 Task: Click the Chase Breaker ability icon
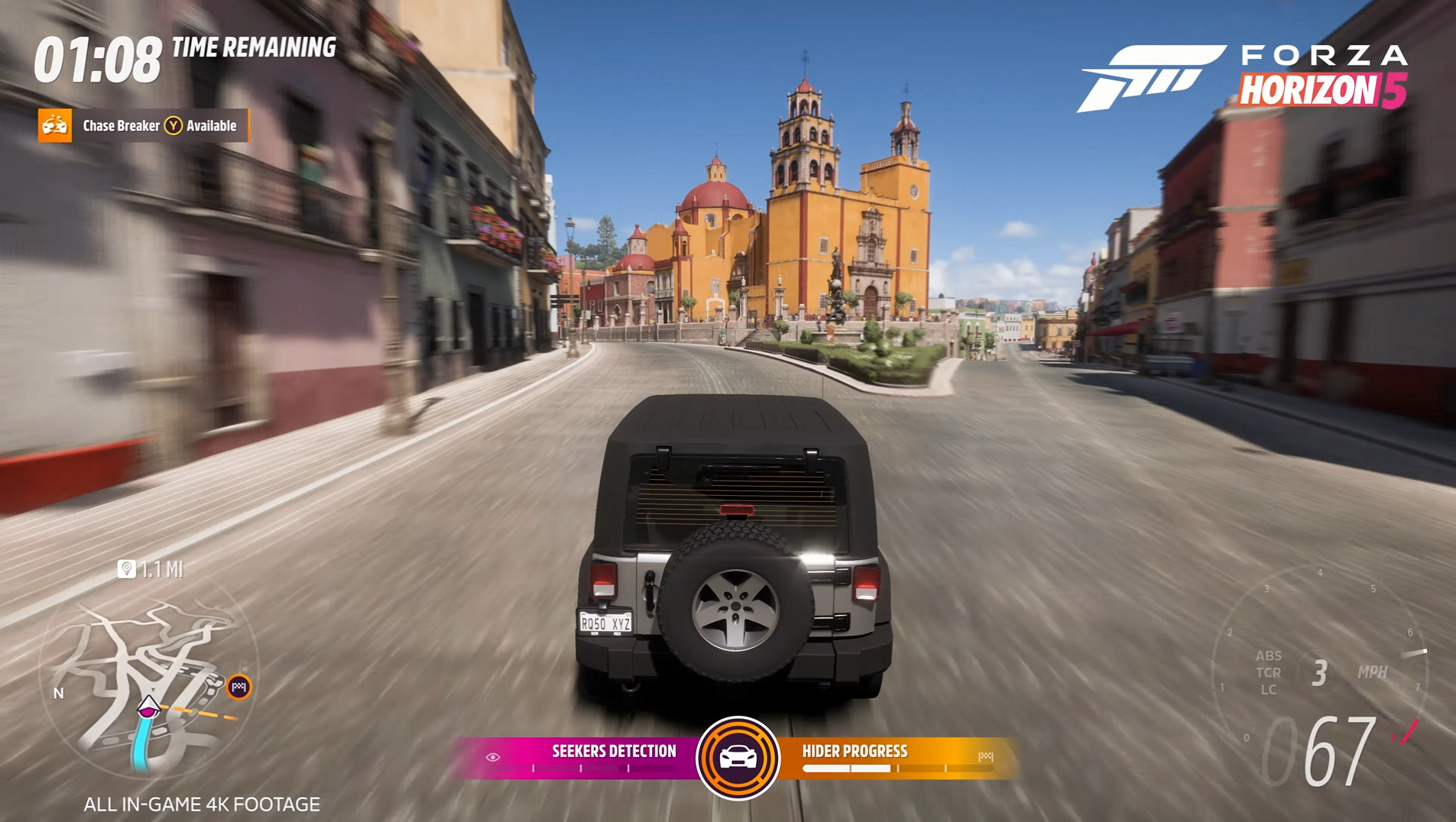click(x=55, y=126)
